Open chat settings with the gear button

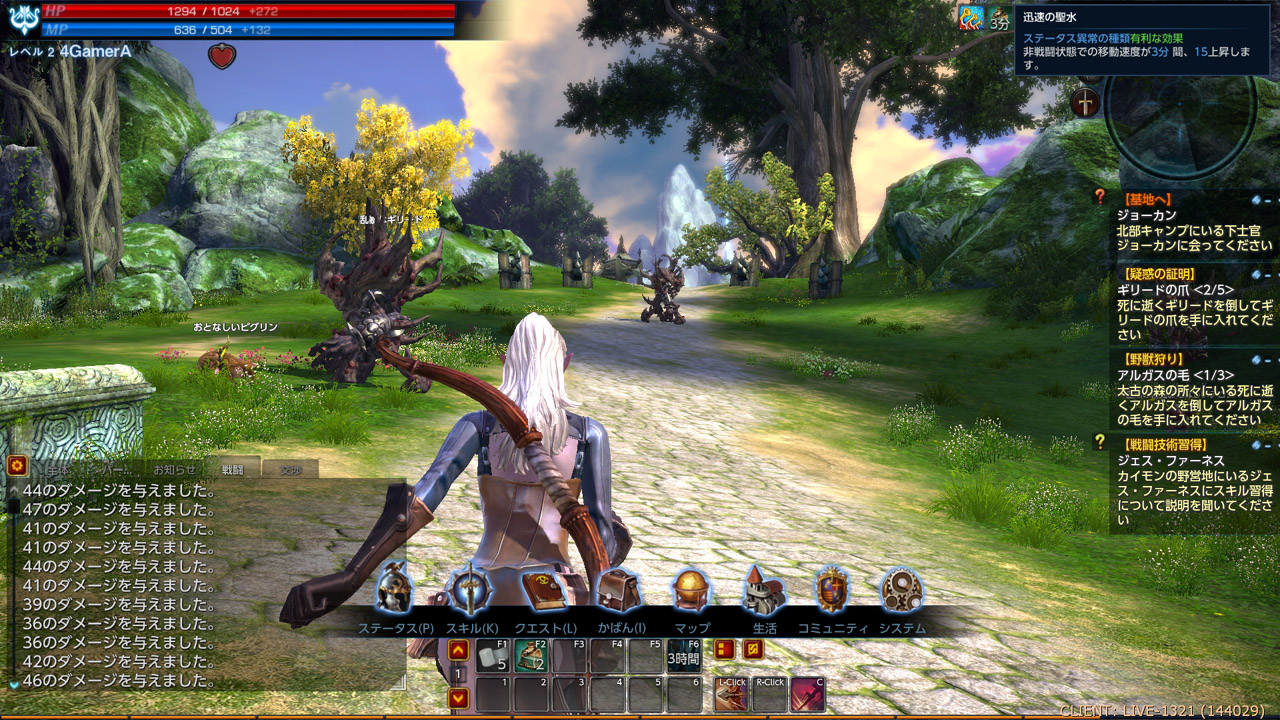click(16, 465)
